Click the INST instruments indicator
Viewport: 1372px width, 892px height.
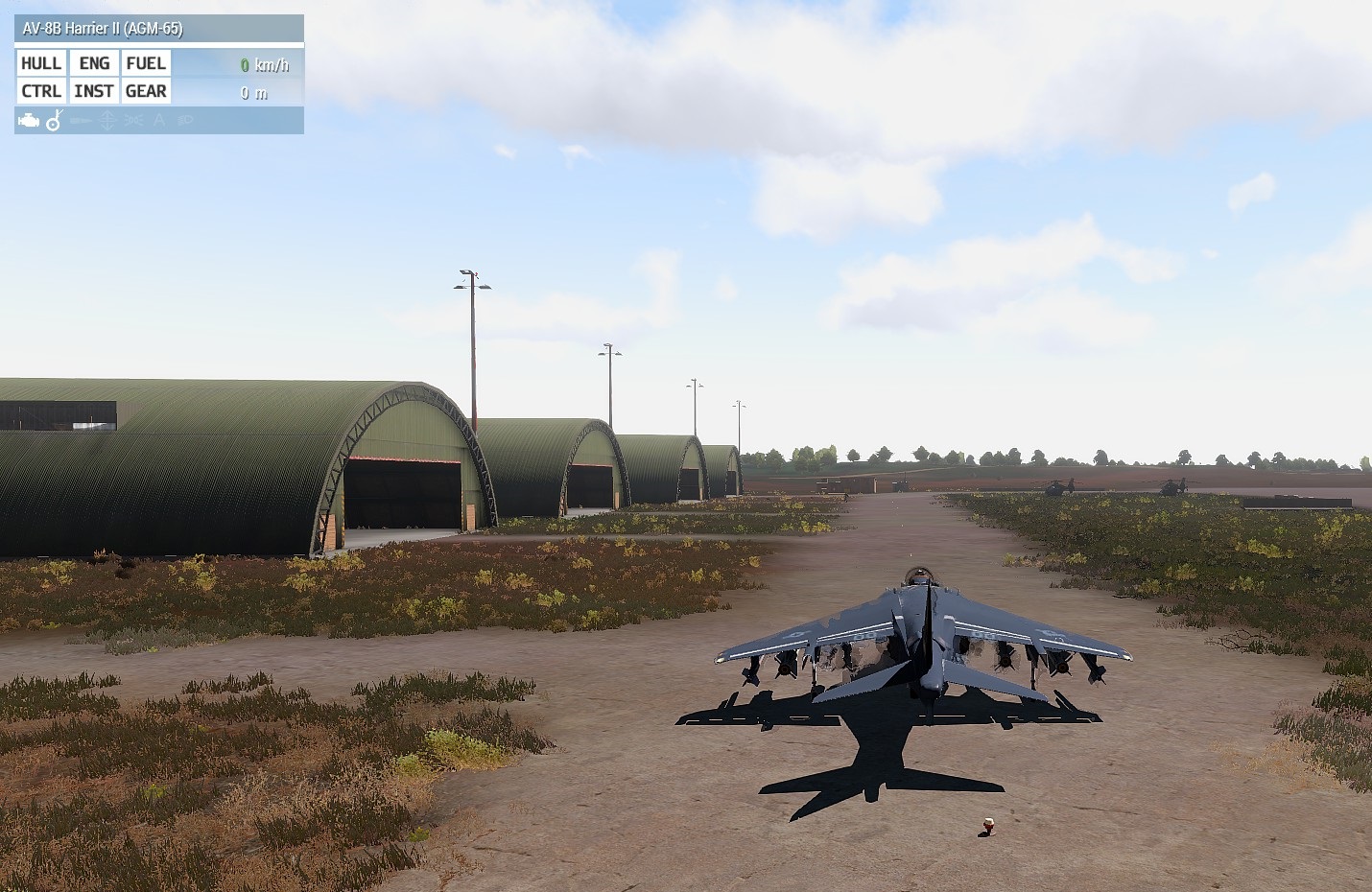click(94, 91)
